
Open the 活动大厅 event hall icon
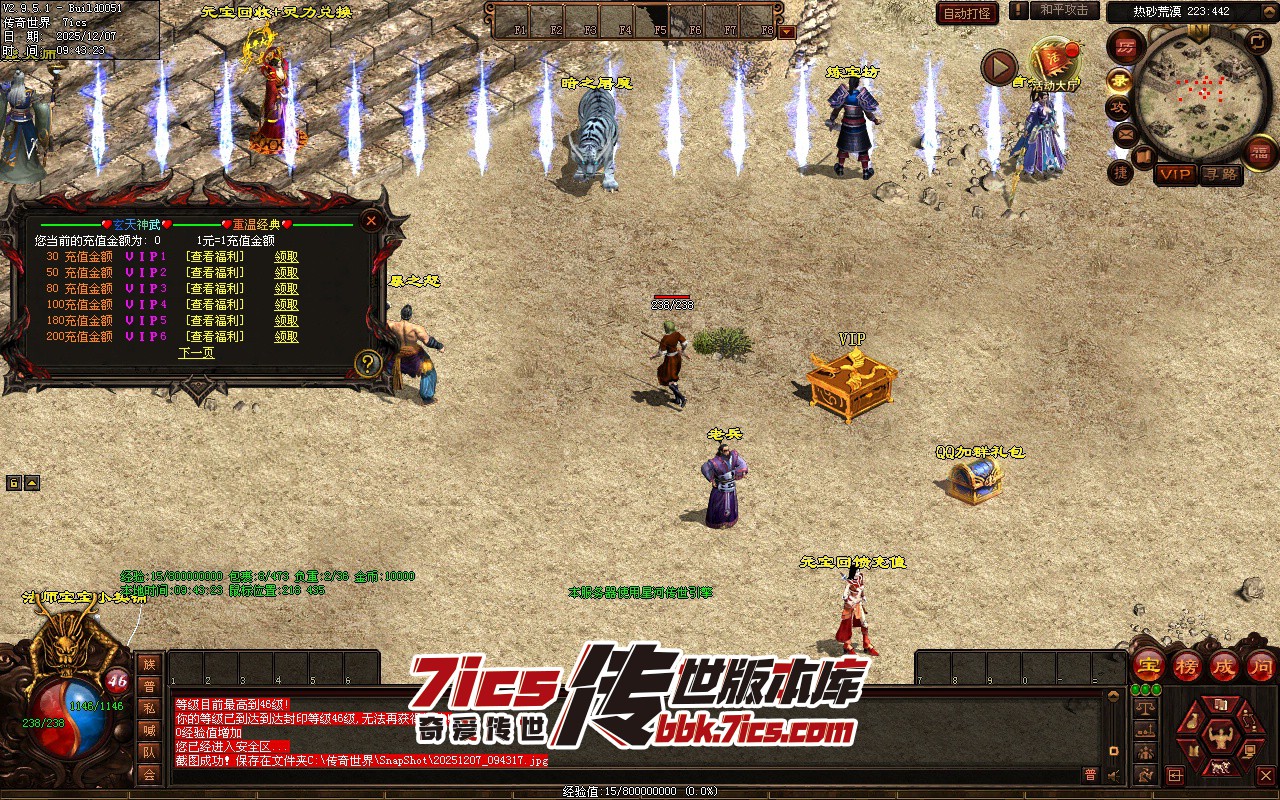coord(1055,64)
